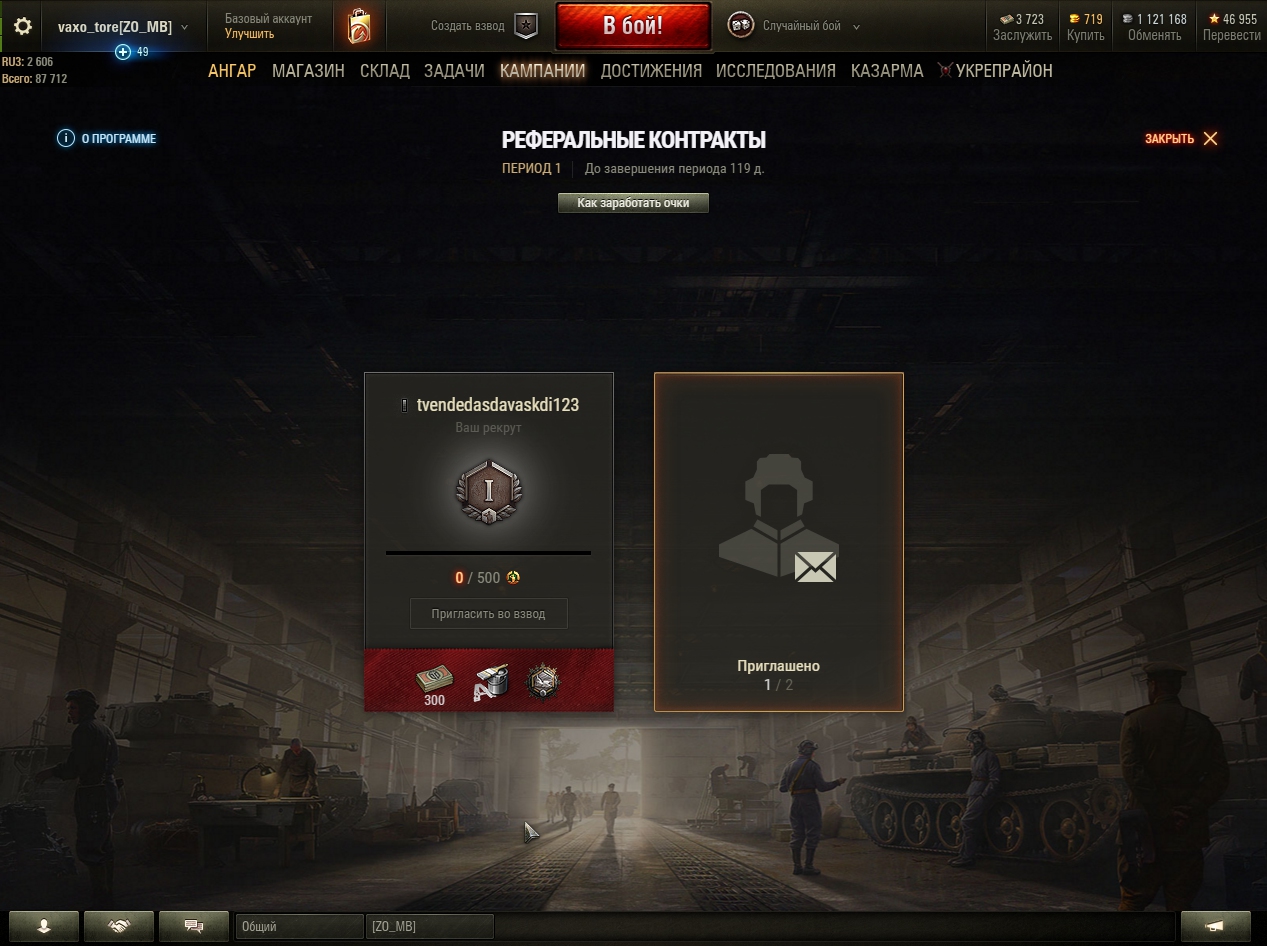1267x946 pixels.
Task: Create a platoon via Создать взвод
Action: (484, 27)
